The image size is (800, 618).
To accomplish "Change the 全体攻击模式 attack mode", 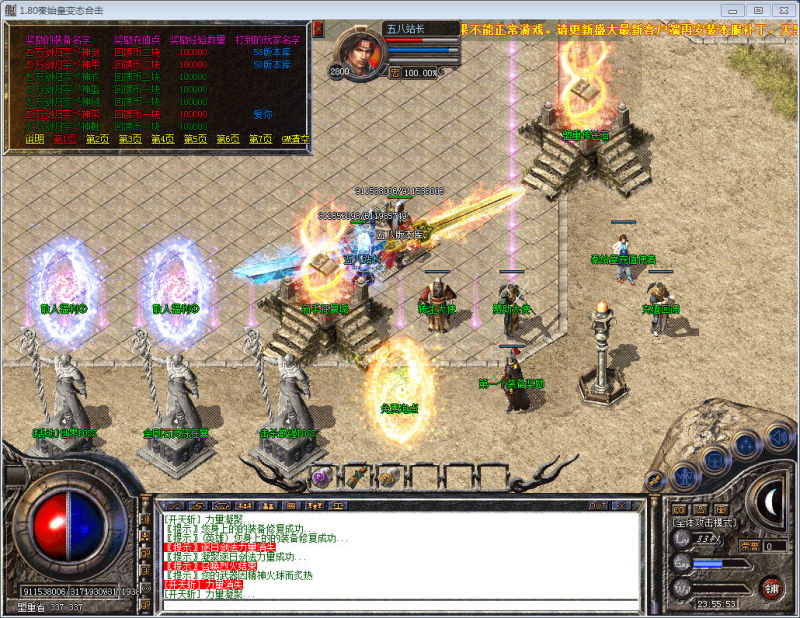I will click(x=704, y=522).
